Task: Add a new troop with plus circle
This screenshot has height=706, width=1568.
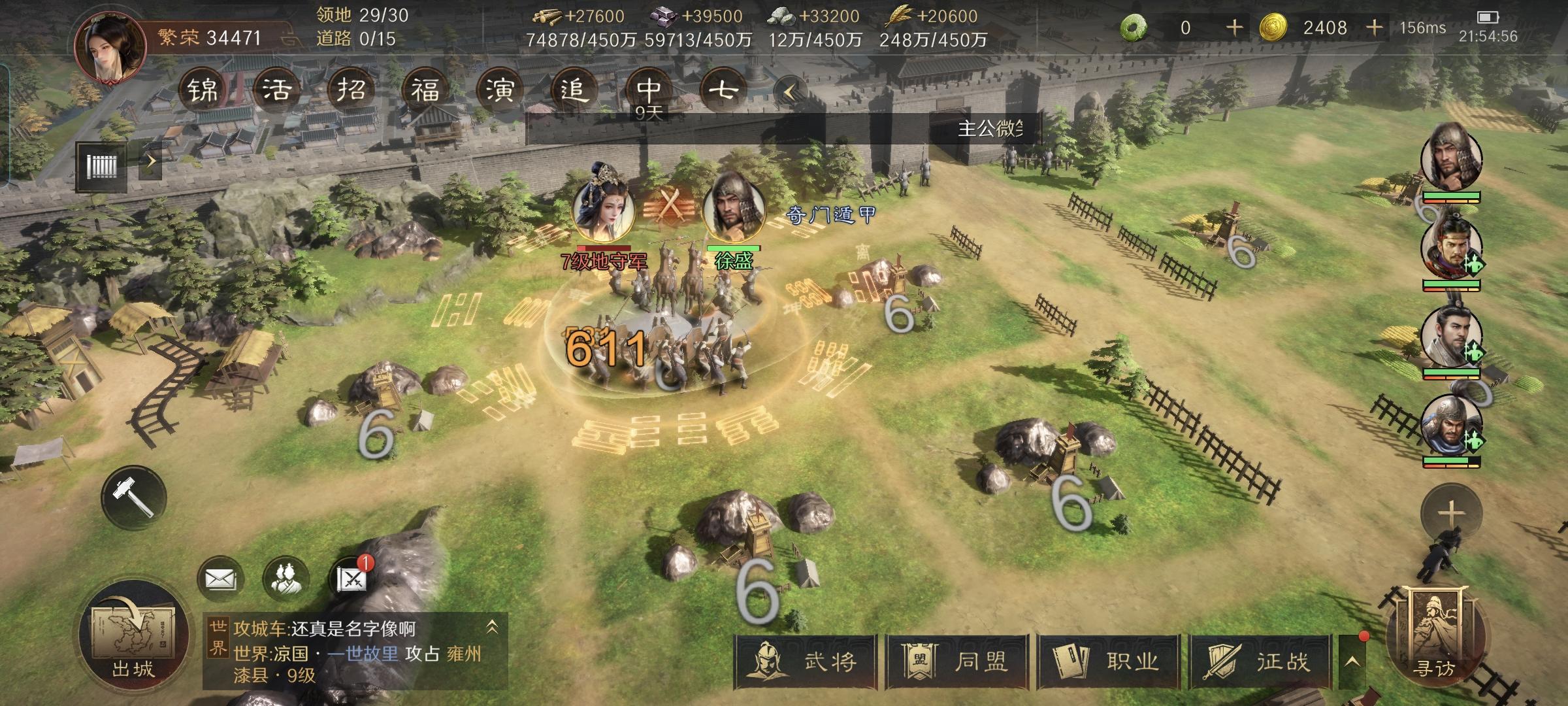Action: pos(1450,514)
